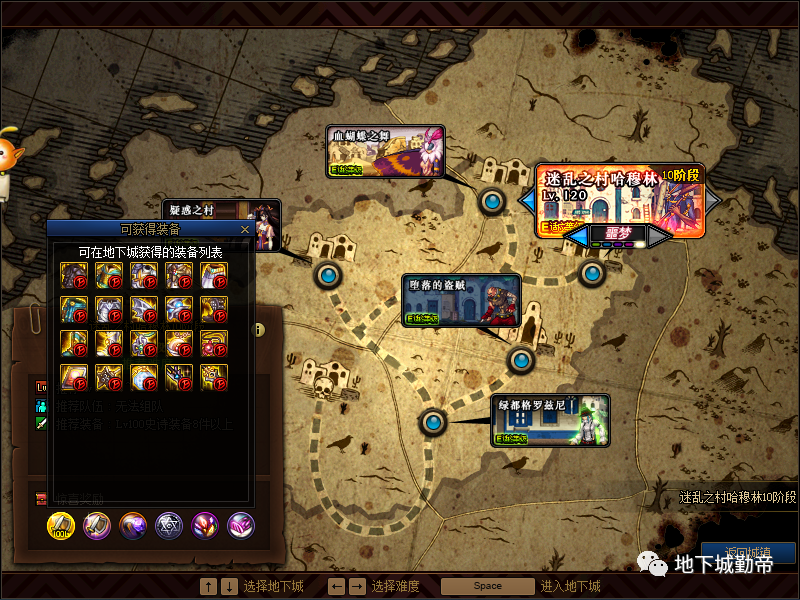Click the purple crystal orb reward icon
The image size is (800, 600).
(133, 526)
